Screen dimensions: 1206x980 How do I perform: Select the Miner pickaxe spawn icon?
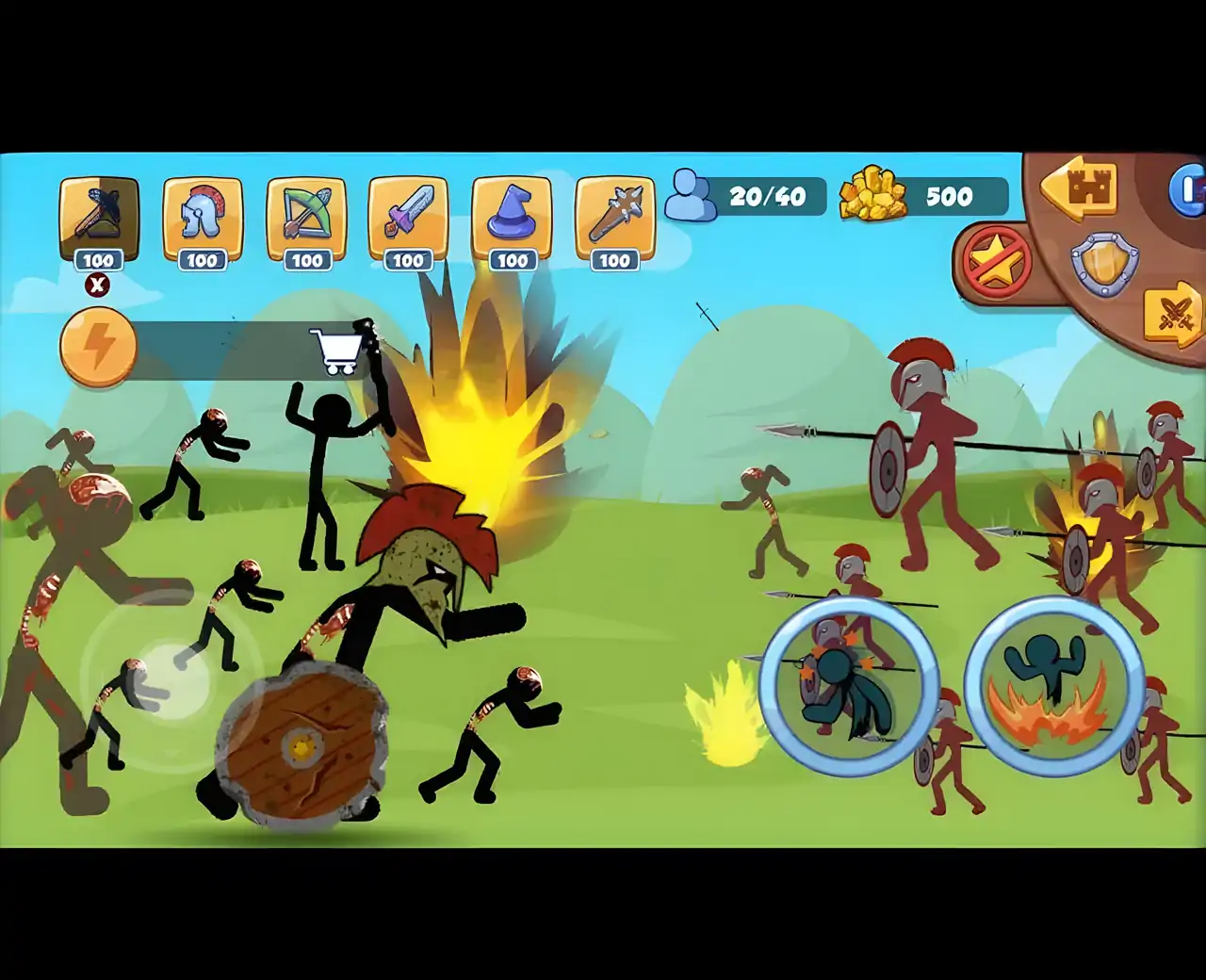coord(101,217)
